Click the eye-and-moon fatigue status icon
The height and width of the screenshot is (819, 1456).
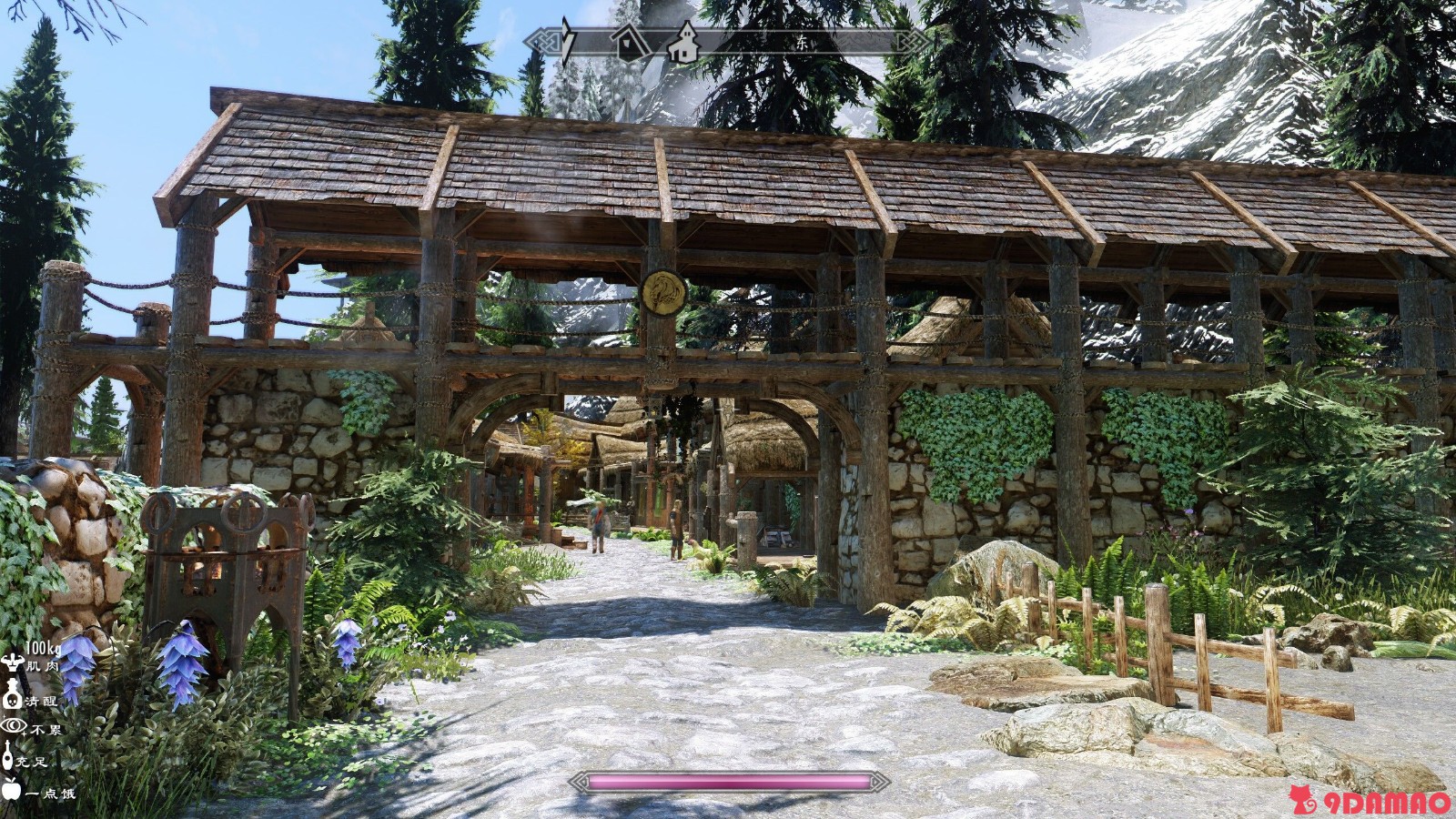(14, 726)
